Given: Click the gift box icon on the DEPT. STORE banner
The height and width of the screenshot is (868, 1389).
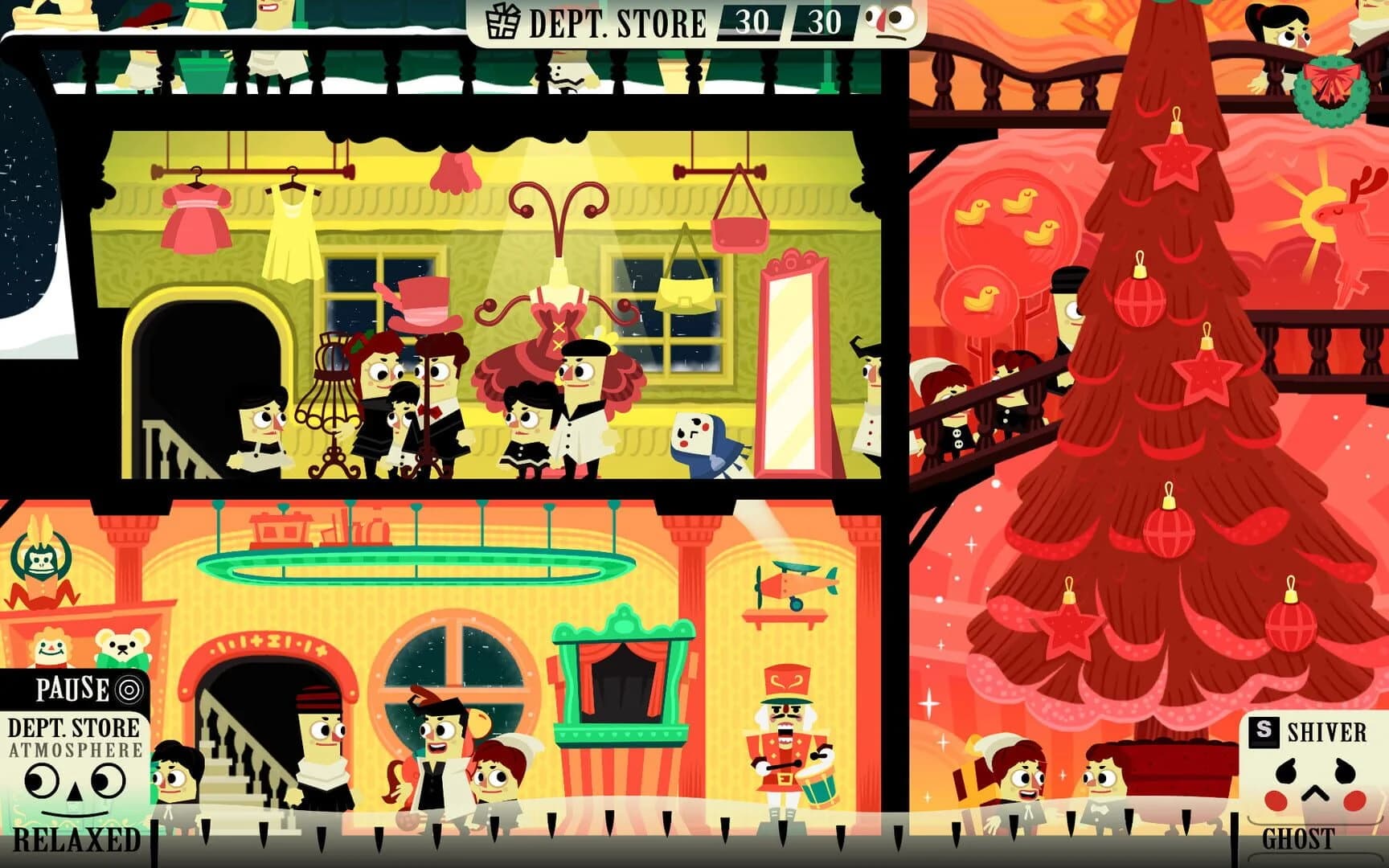Looking at the screenshot, I should point(503,23).
